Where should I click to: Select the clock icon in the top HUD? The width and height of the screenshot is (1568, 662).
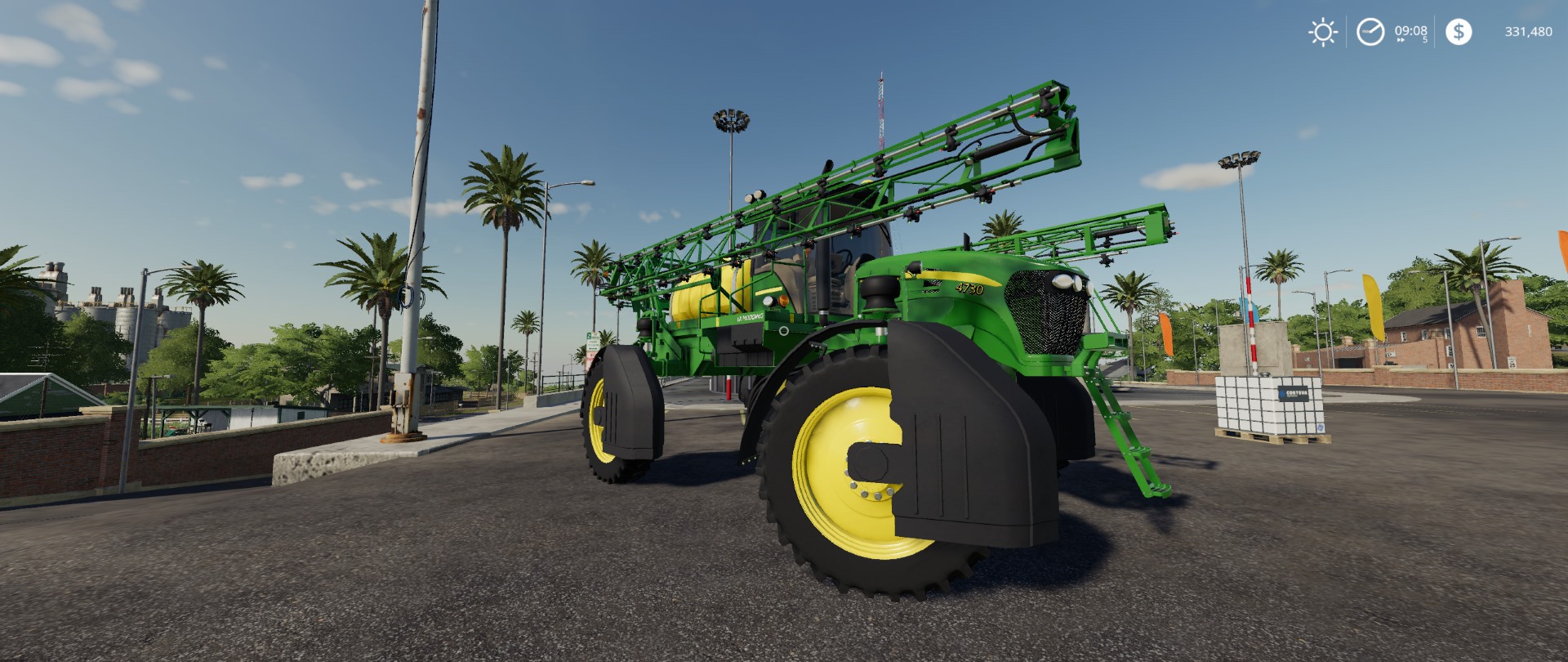[x=1370, y=33]
